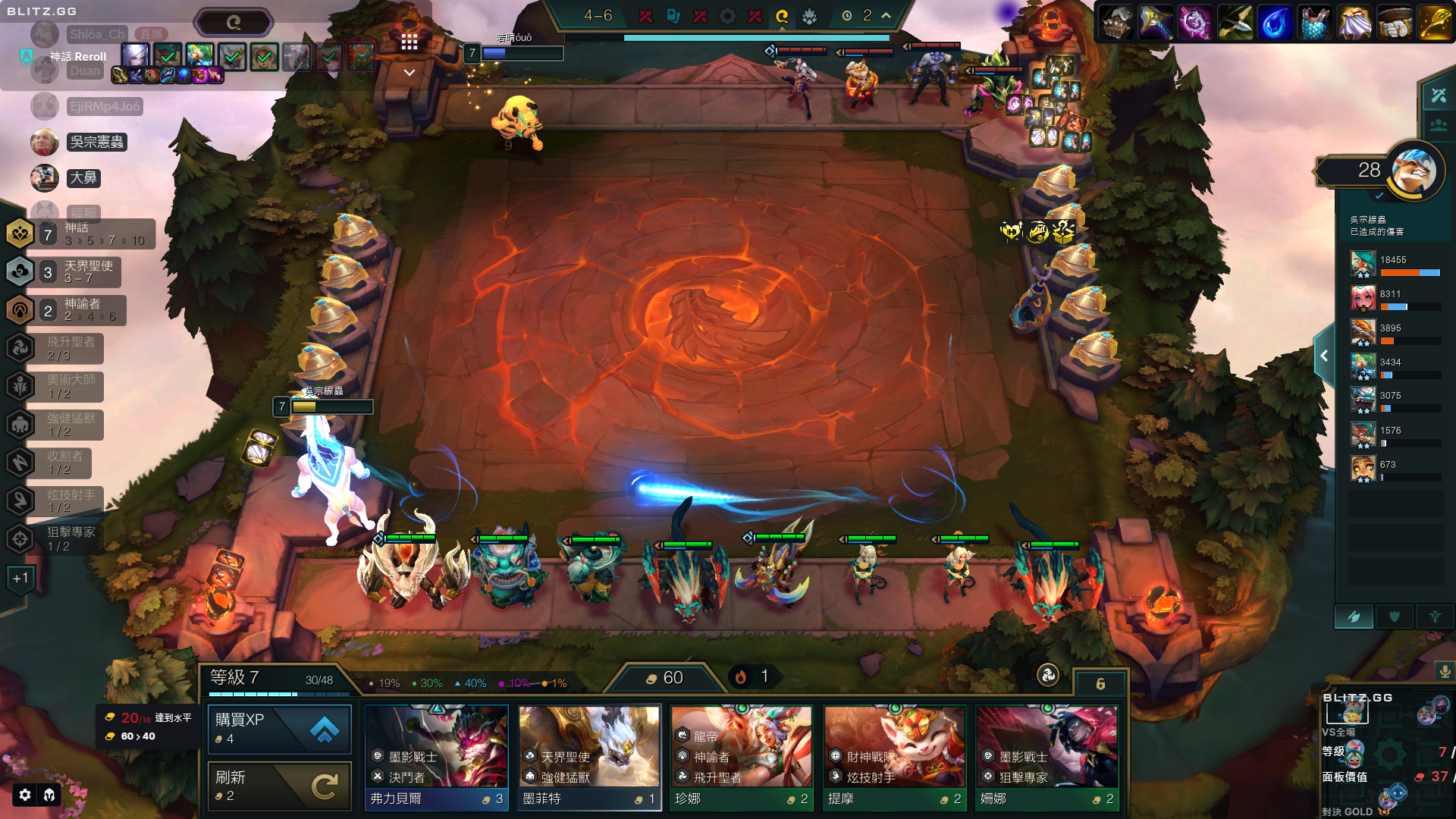Screen dimensions: 1456x819
Task: Purchase 墨菲特 champion card
Action: 589,757
